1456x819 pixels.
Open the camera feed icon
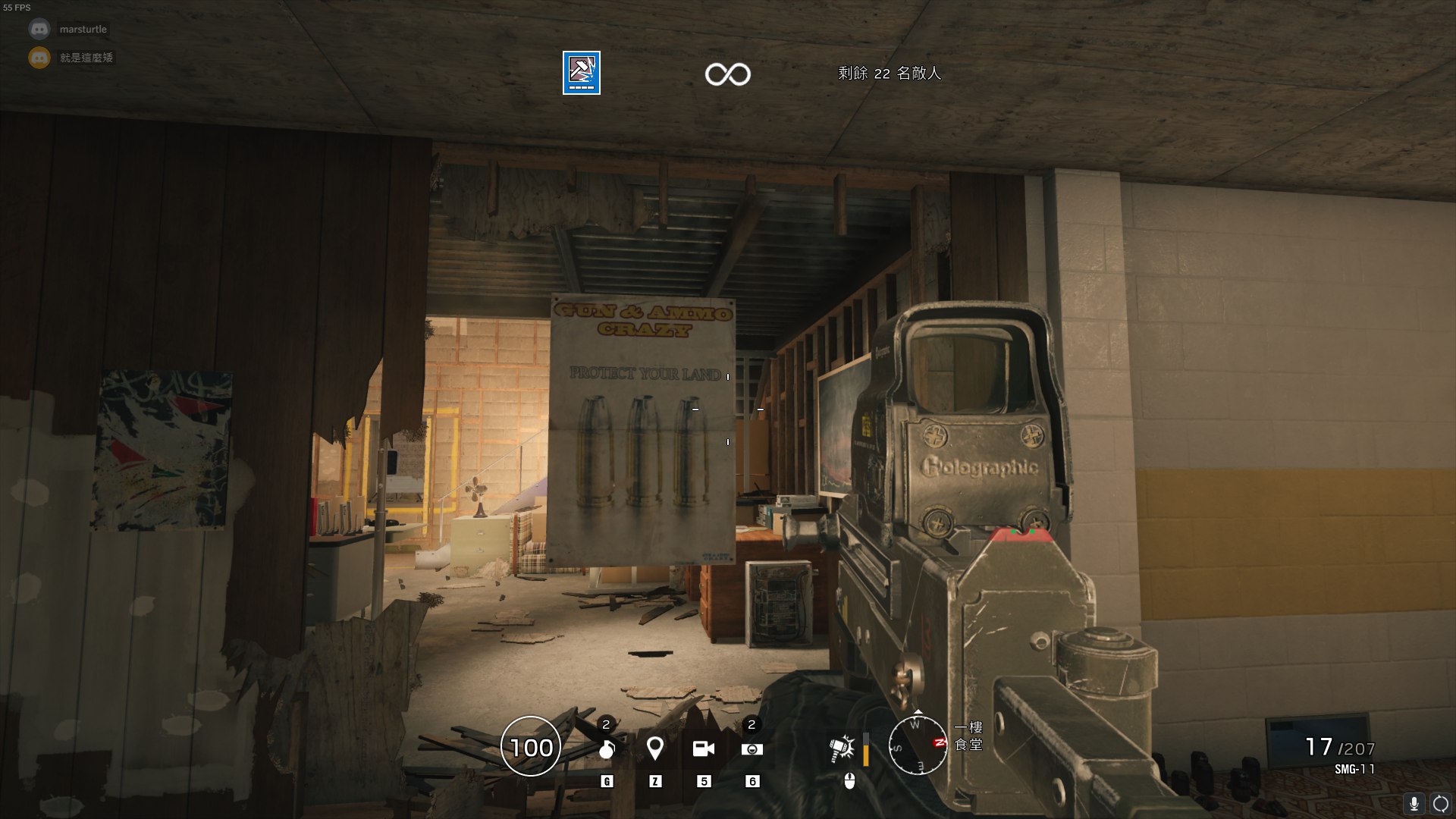tap(704, 749)
